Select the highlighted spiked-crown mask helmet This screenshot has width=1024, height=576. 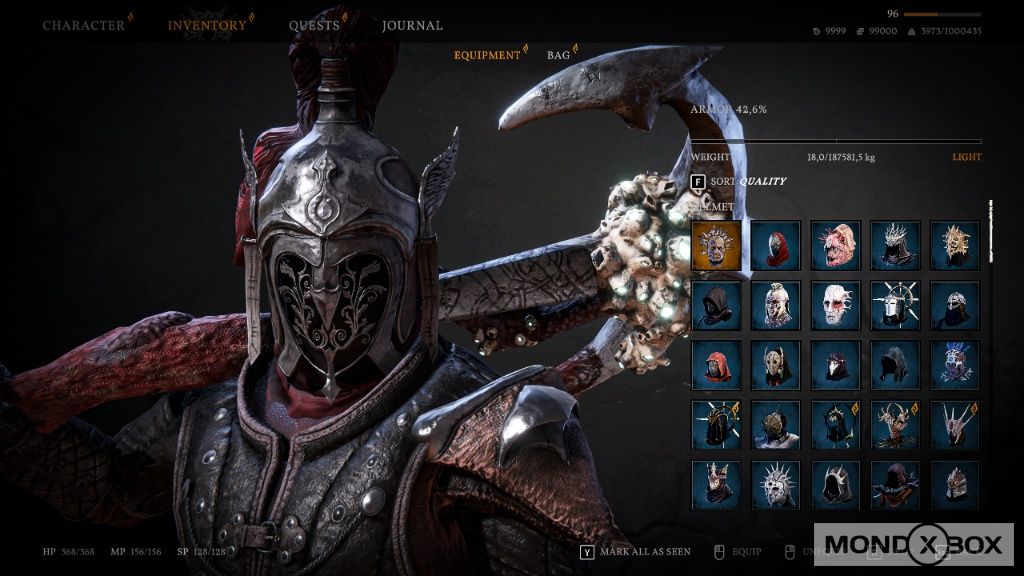point(716,245)
